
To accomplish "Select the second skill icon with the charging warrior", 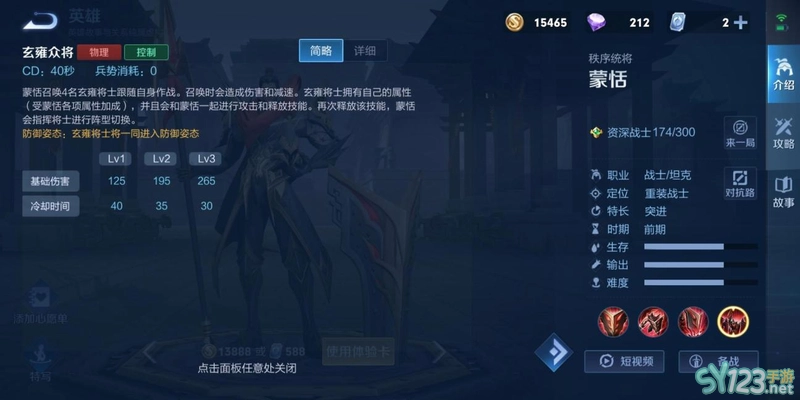I will (653, 321).
